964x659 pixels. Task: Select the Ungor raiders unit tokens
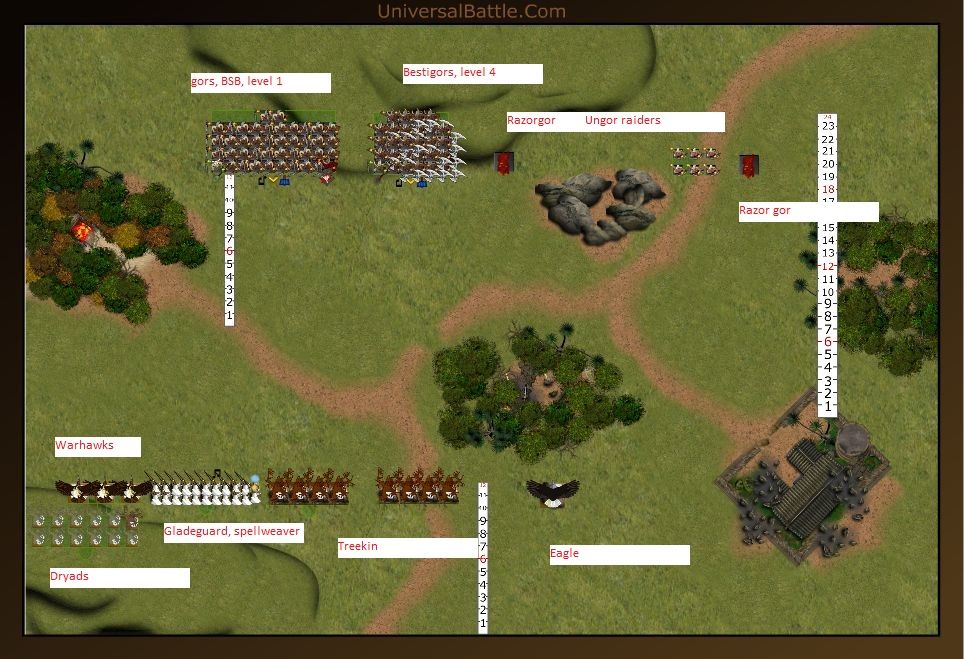tap(694, 160)
